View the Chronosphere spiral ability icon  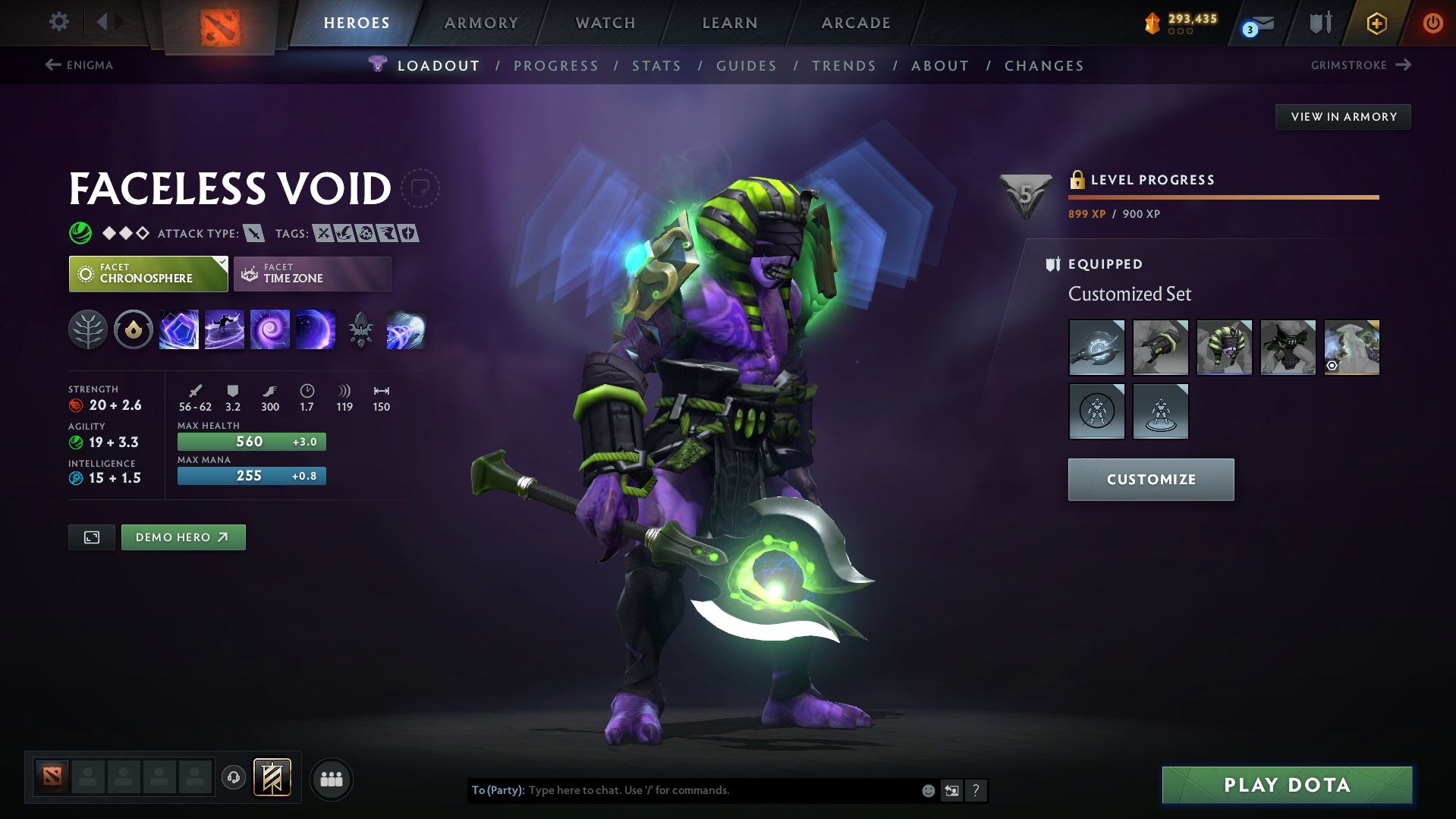[270, 329]
